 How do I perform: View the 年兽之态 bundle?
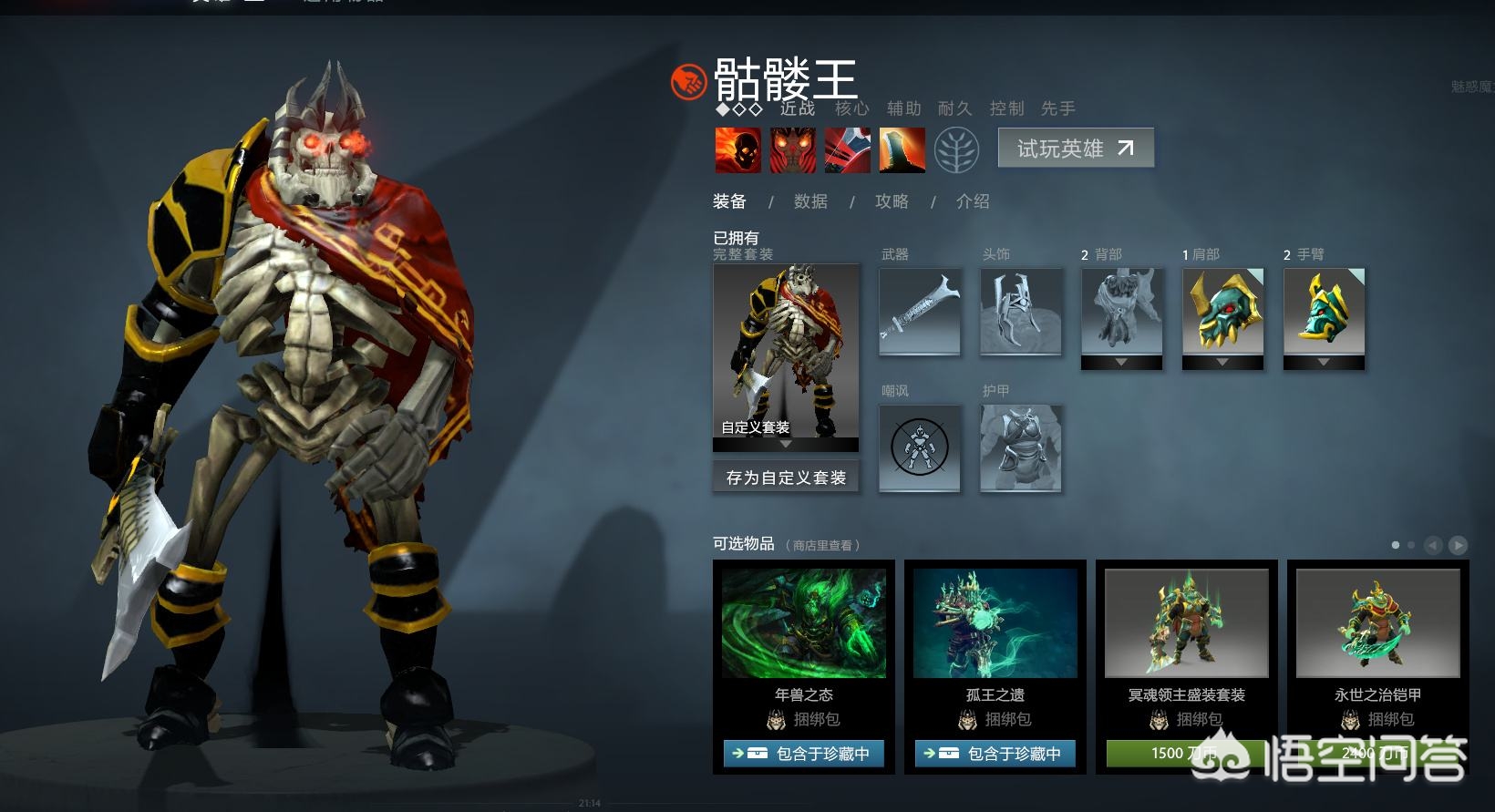pos(804,625)
